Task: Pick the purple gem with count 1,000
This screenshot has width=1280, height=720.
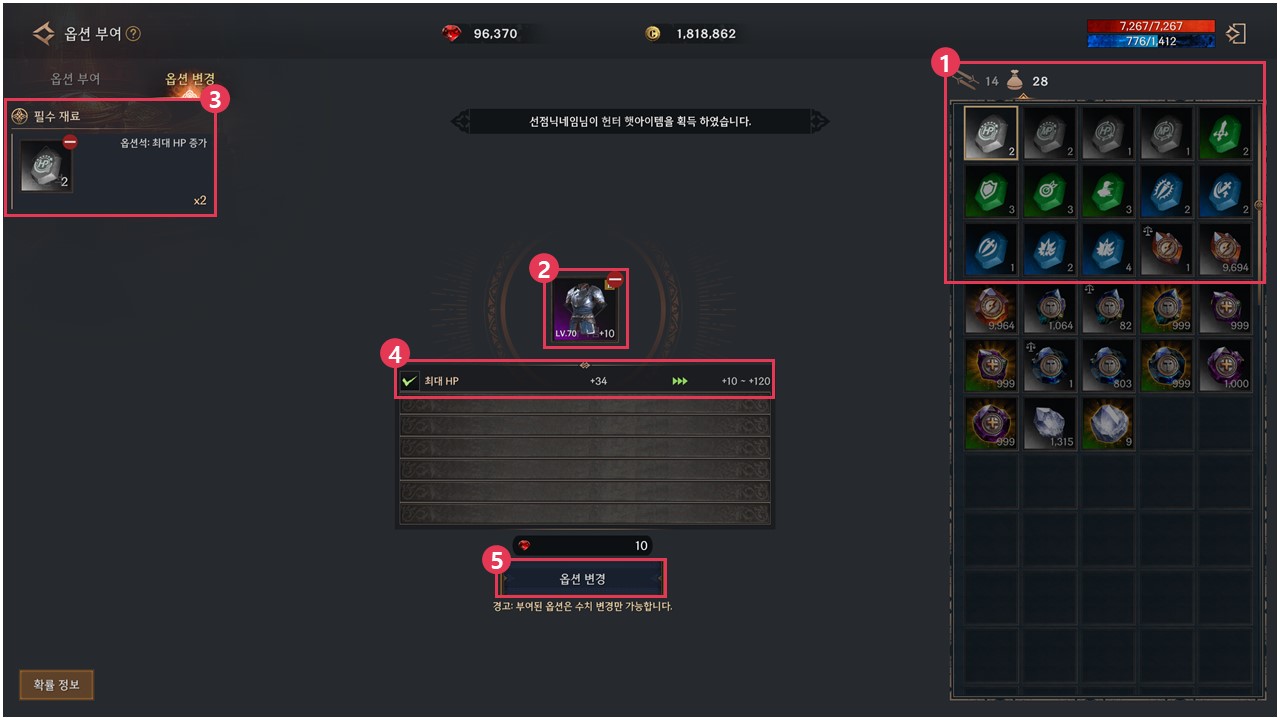Action: coord(1225,365)
